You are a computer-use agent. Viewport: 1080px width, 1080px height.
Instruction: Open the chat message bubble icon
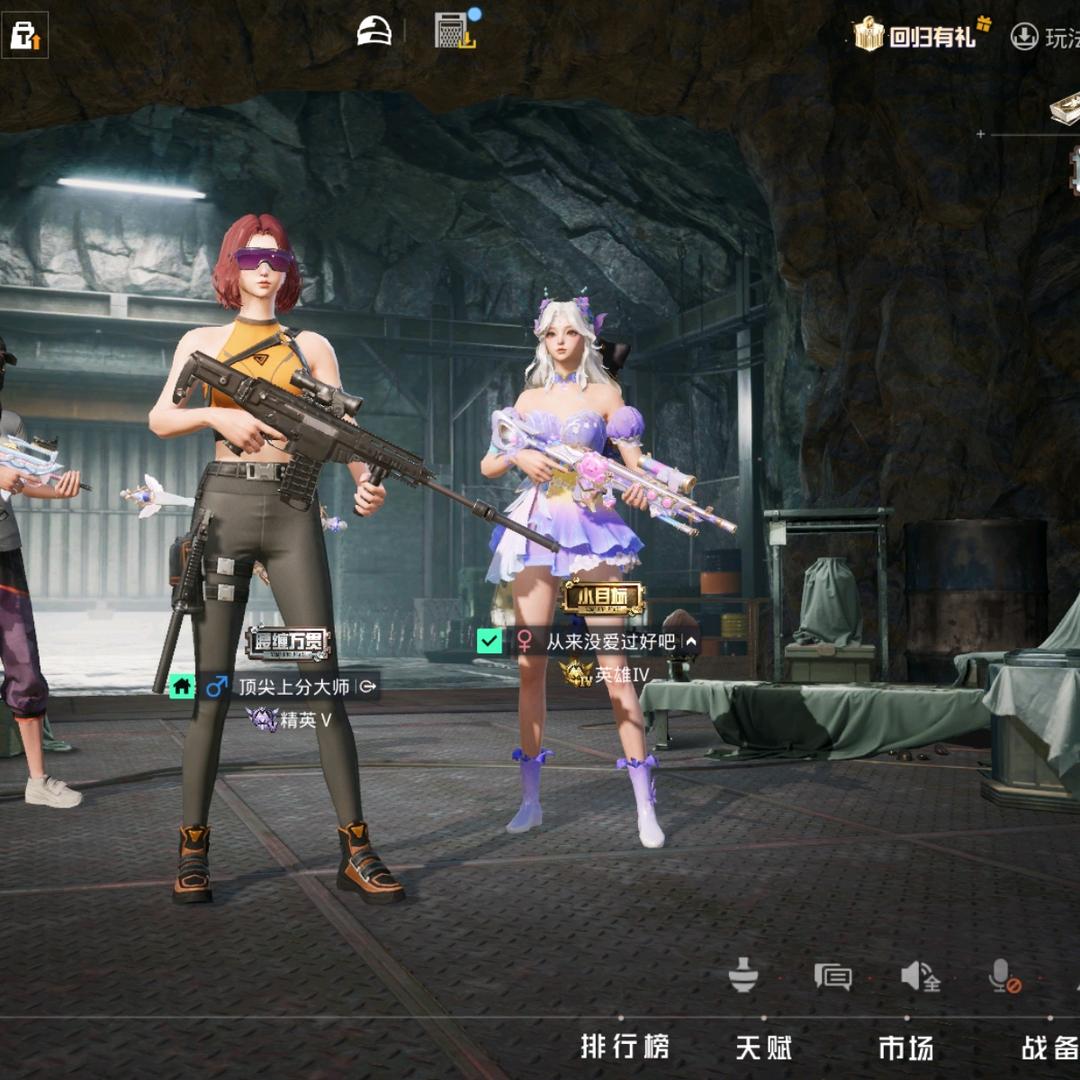point(832,976)
